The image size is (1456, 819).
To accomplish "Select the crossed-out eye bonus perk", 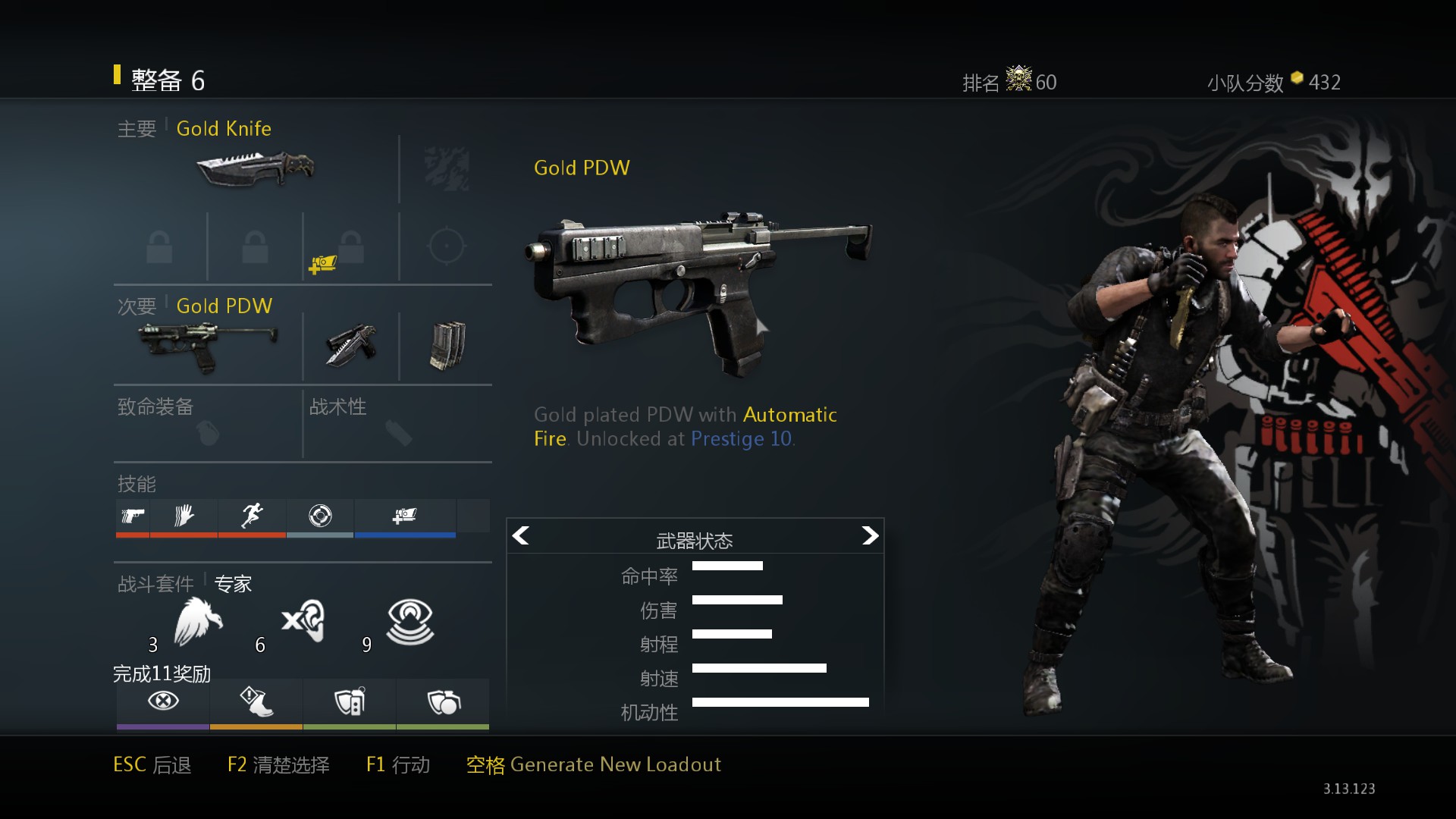I will point(163,701).
